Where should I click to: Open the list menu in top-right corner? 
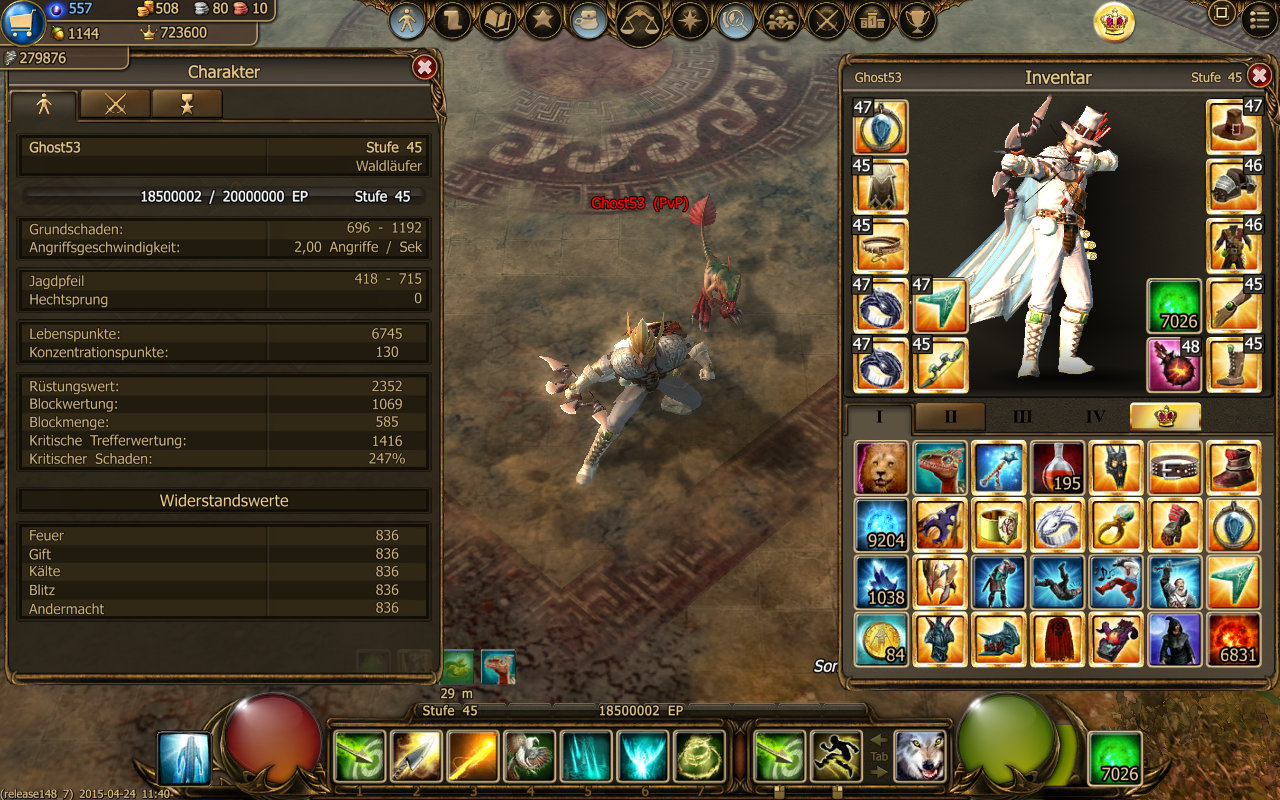[x=1260, y=18]
